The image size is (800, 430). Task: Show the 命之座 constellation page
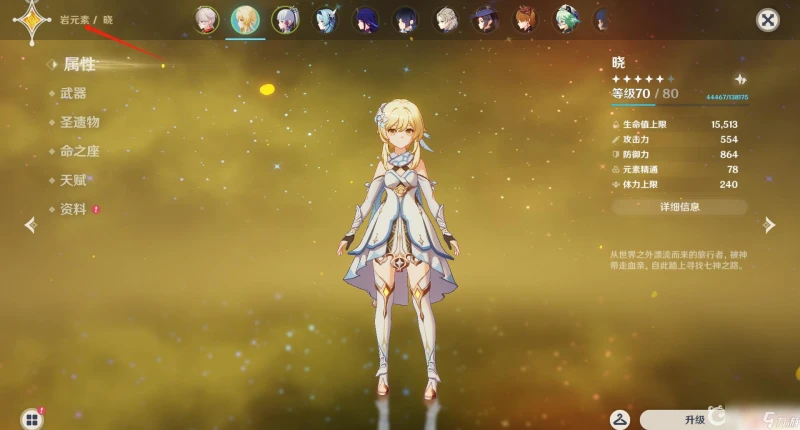click(x=79, y=151)
